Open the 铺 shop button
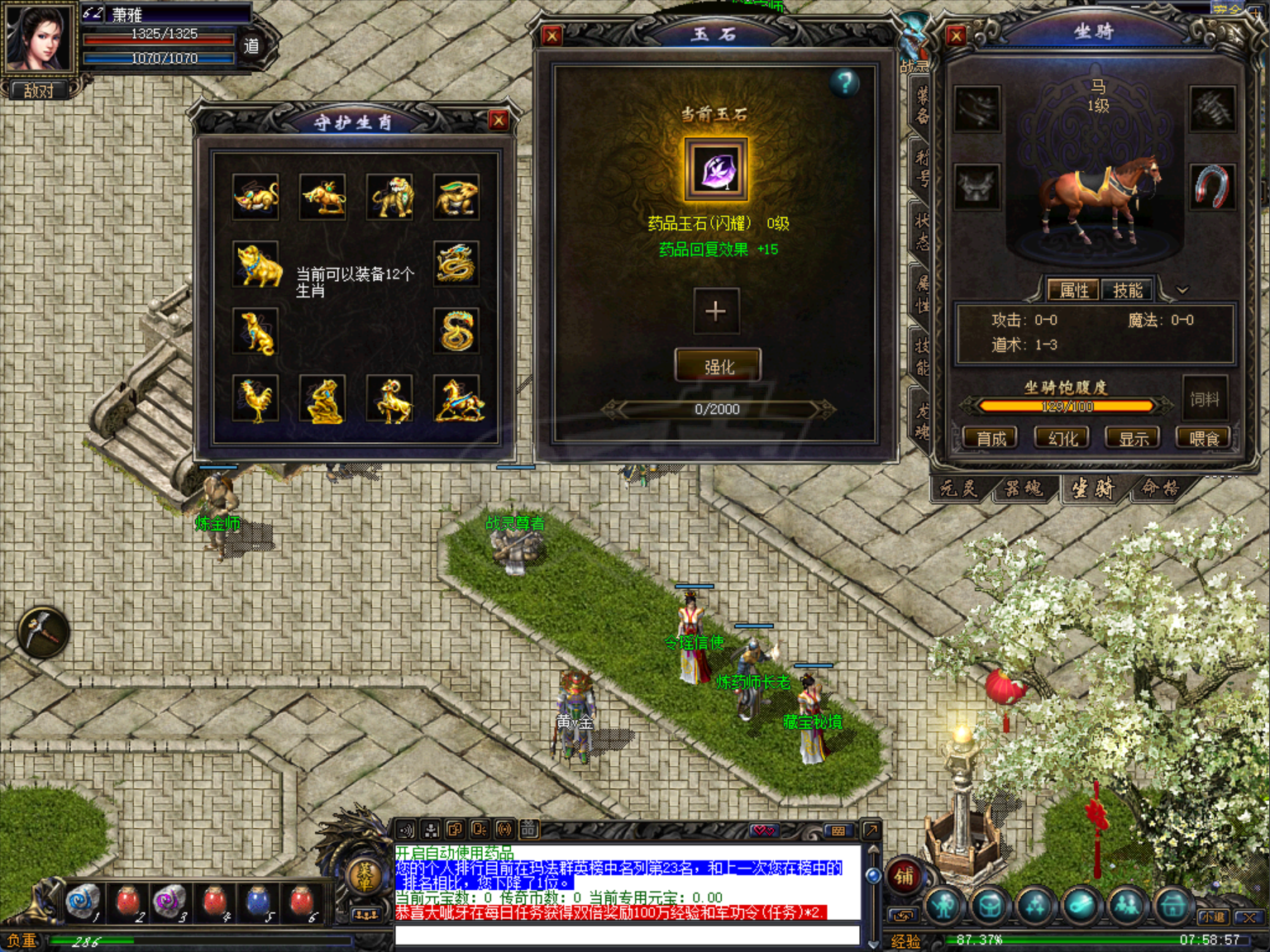 point(904,876)
